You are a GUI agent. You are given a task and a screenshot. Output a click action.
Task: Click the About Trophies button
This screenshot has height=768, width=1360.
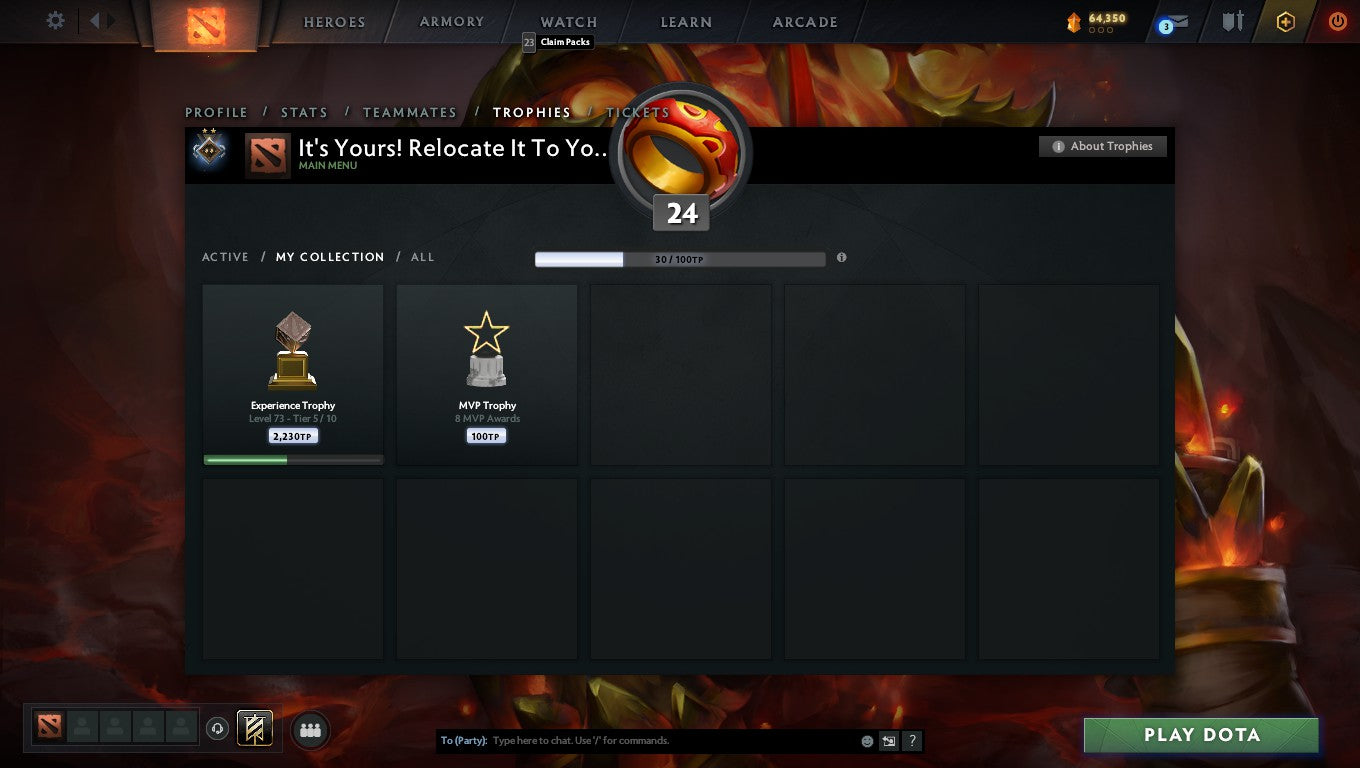click(x=1102, y=146)
